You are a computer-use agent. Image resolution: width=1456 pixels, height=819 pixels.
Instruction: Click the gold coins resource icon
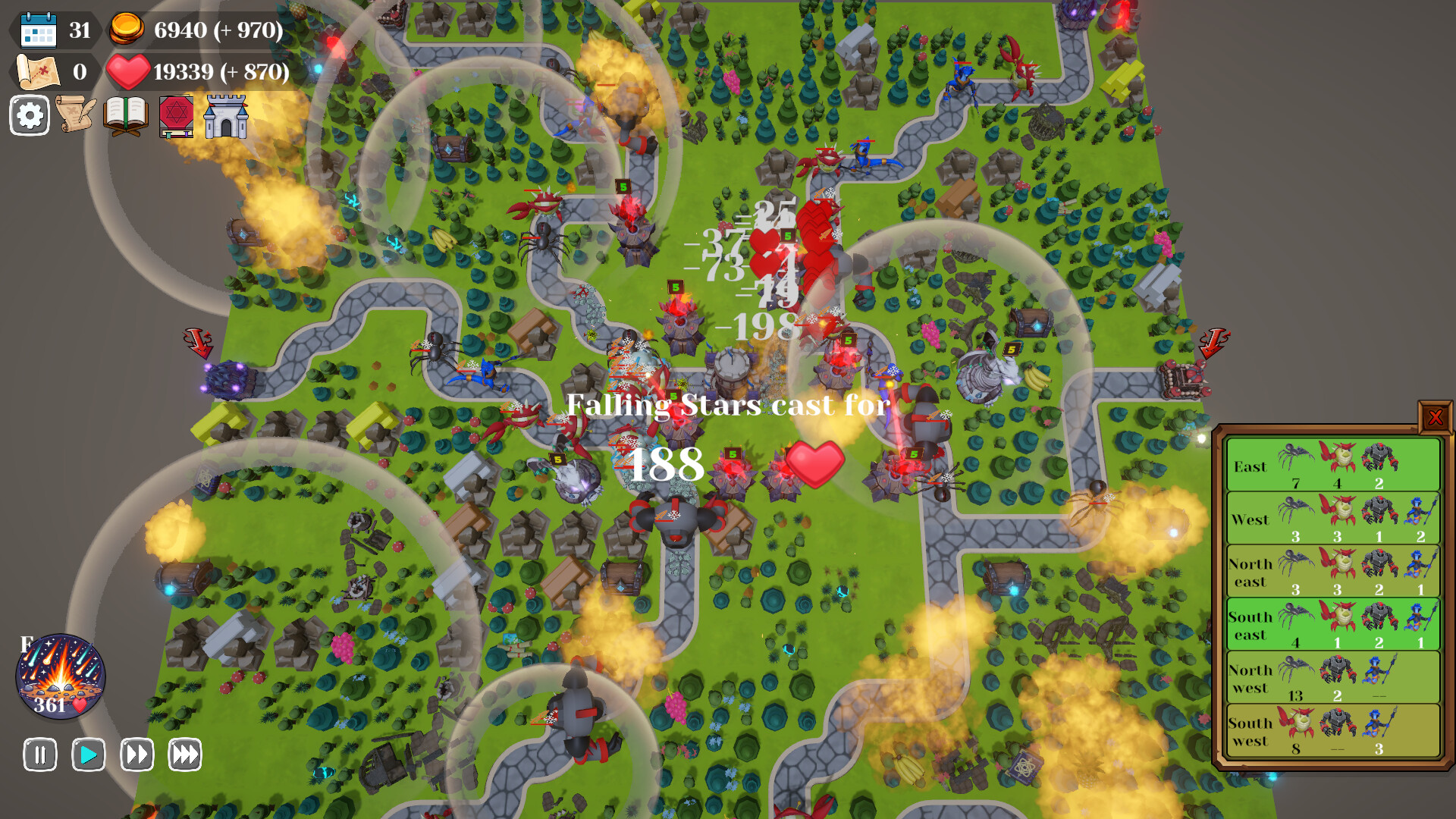(127, 30)
